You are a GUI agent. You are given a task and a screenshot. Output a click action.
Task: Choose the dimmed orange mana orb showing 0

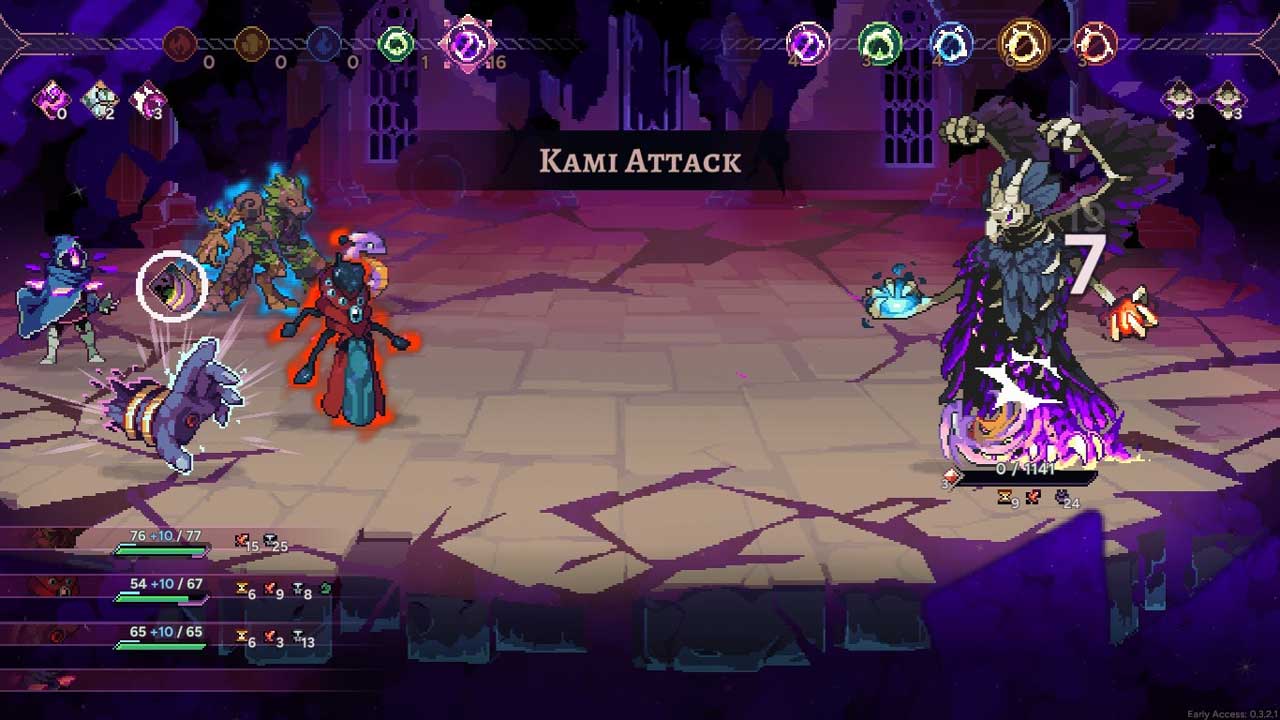click(x=252, y=44)
